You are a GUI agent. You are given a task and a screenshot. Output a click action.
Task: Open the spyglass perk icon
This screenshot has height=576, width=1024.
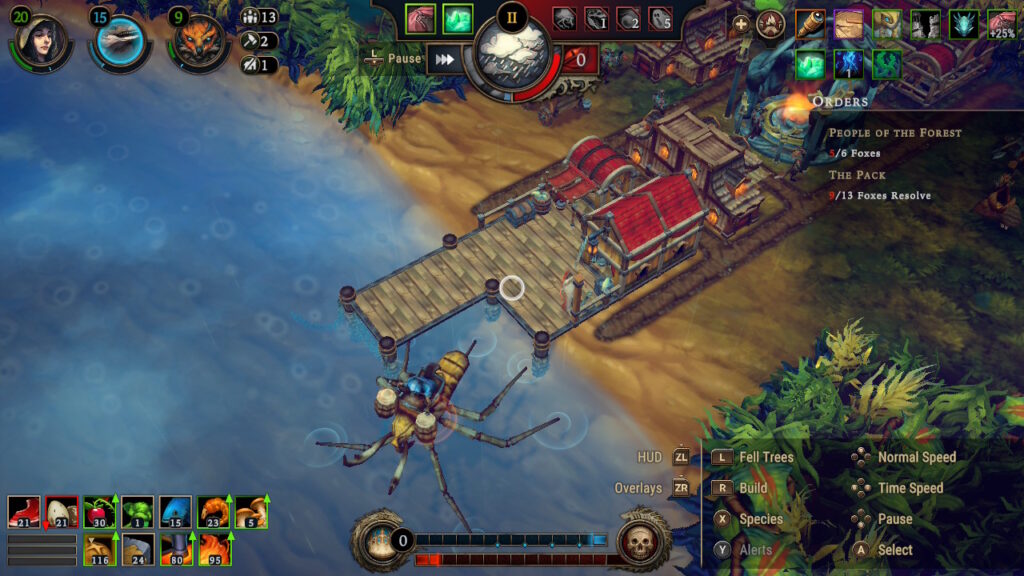(x=810, y=24)
